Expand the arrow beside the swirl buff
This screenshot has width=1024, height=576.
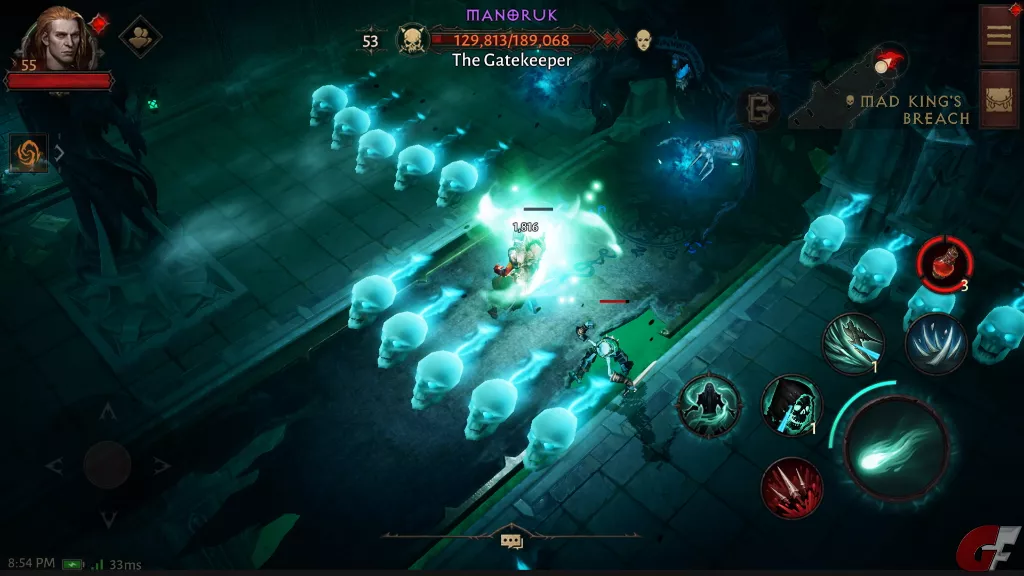point(59,154)
